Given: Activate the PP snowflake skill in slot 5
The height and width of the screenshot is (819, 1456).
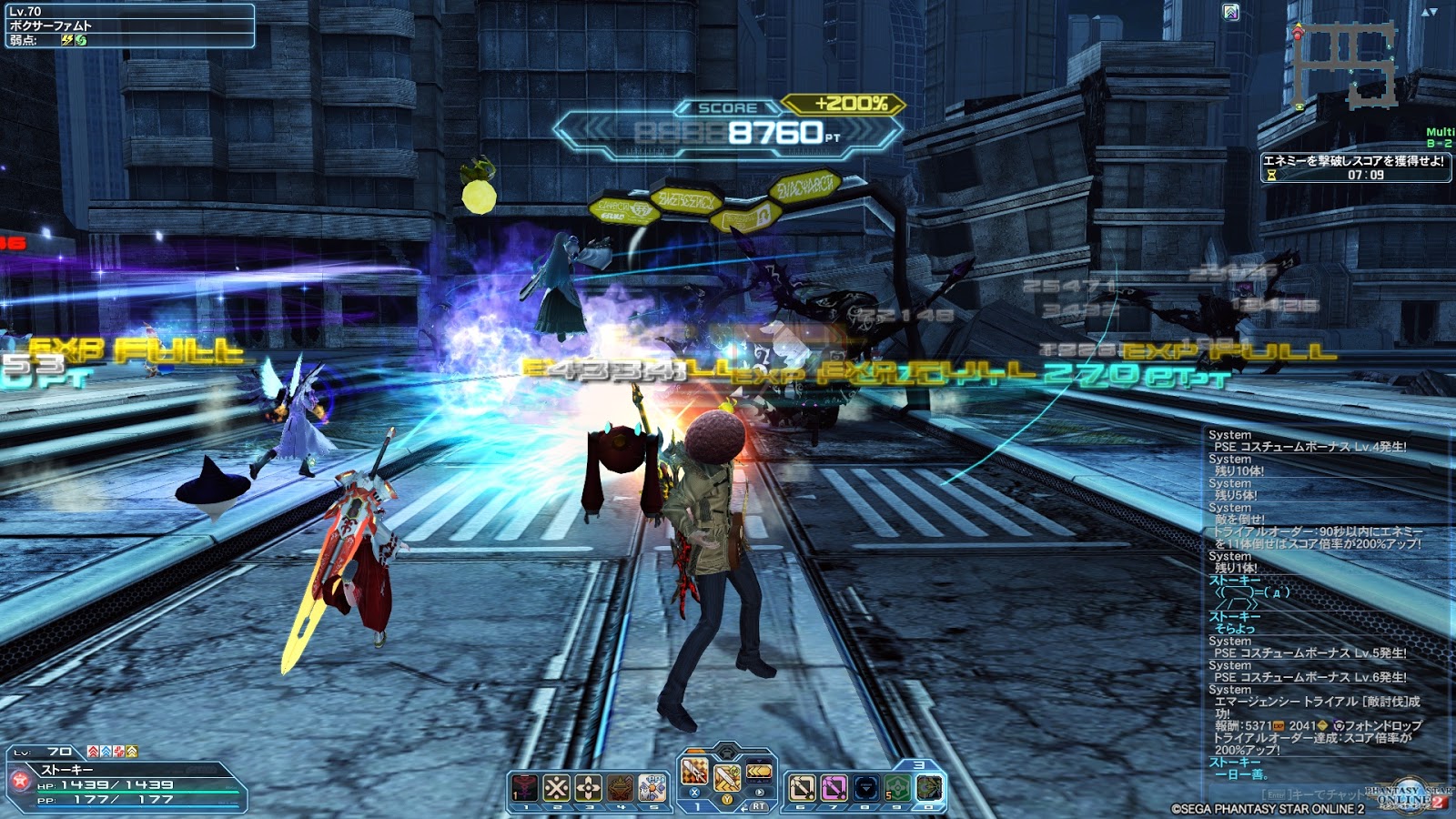Looking at the screenshot, I should tap(652, 787).
